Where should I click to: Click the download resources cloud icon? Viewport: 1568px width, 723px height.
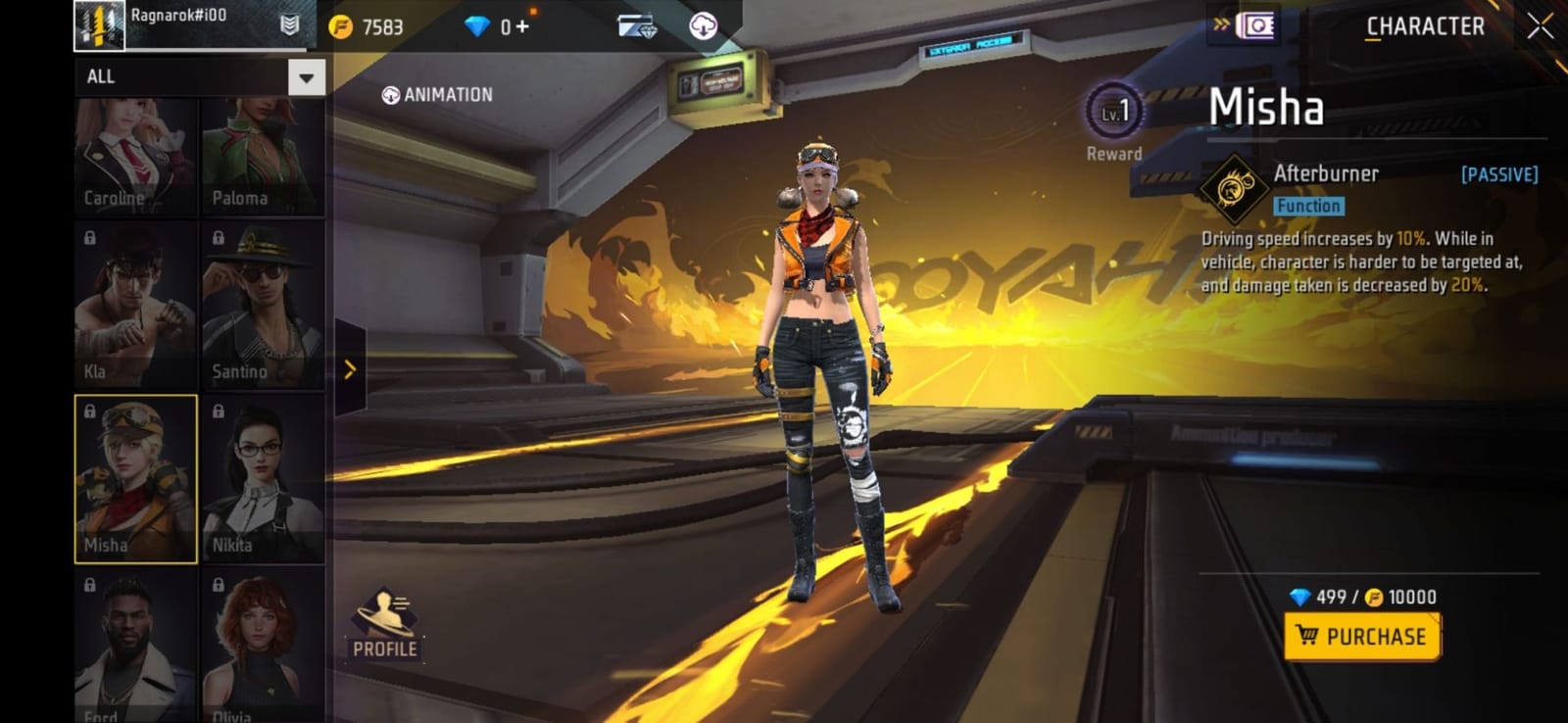point(701,26)
